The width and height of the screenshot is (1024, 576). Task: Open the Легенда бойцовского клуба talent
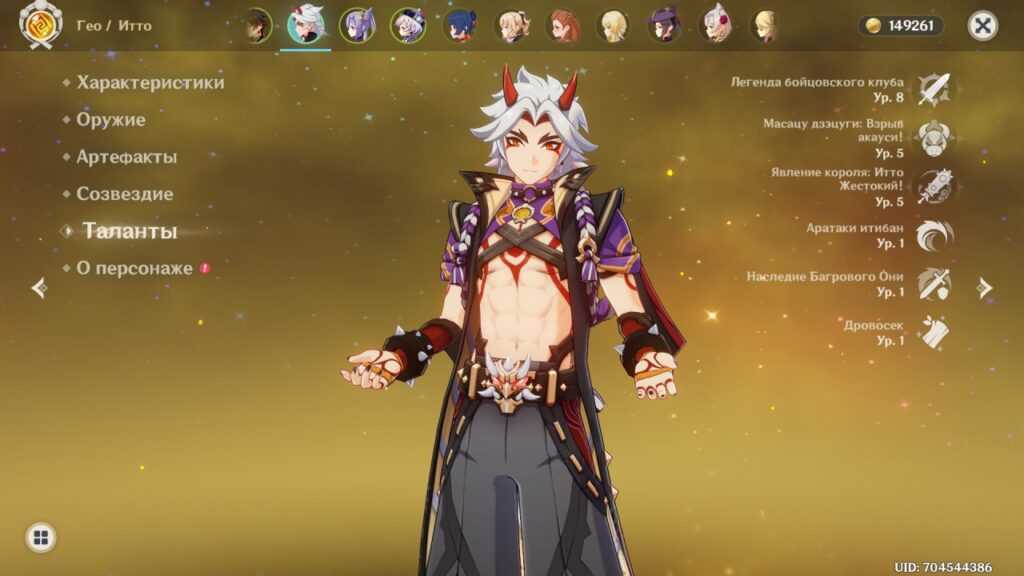click(x=934, y=90)
